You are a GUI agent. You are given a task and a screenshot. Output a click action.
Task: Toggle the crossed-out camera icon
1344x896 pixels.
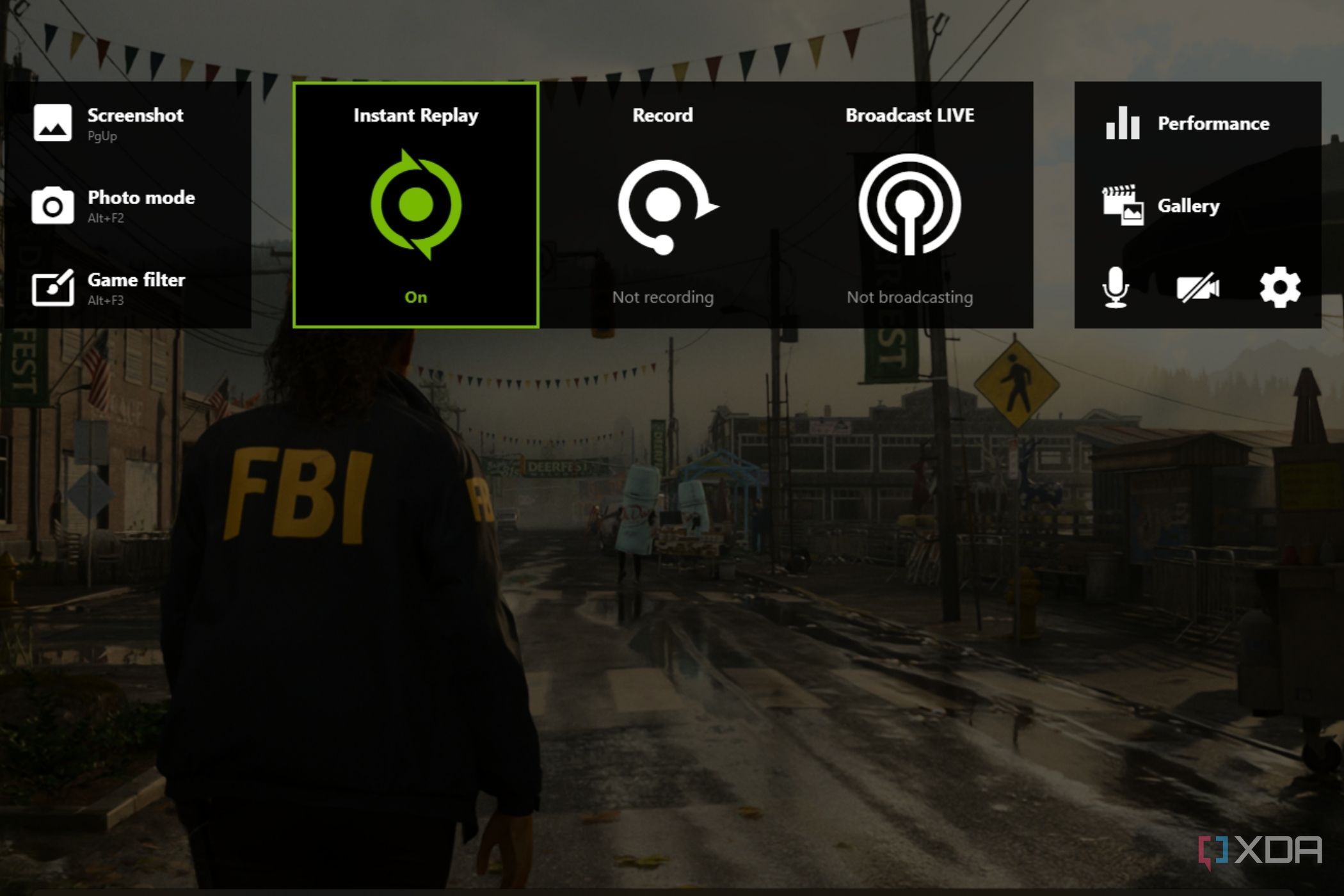(x=1197, y=287)
